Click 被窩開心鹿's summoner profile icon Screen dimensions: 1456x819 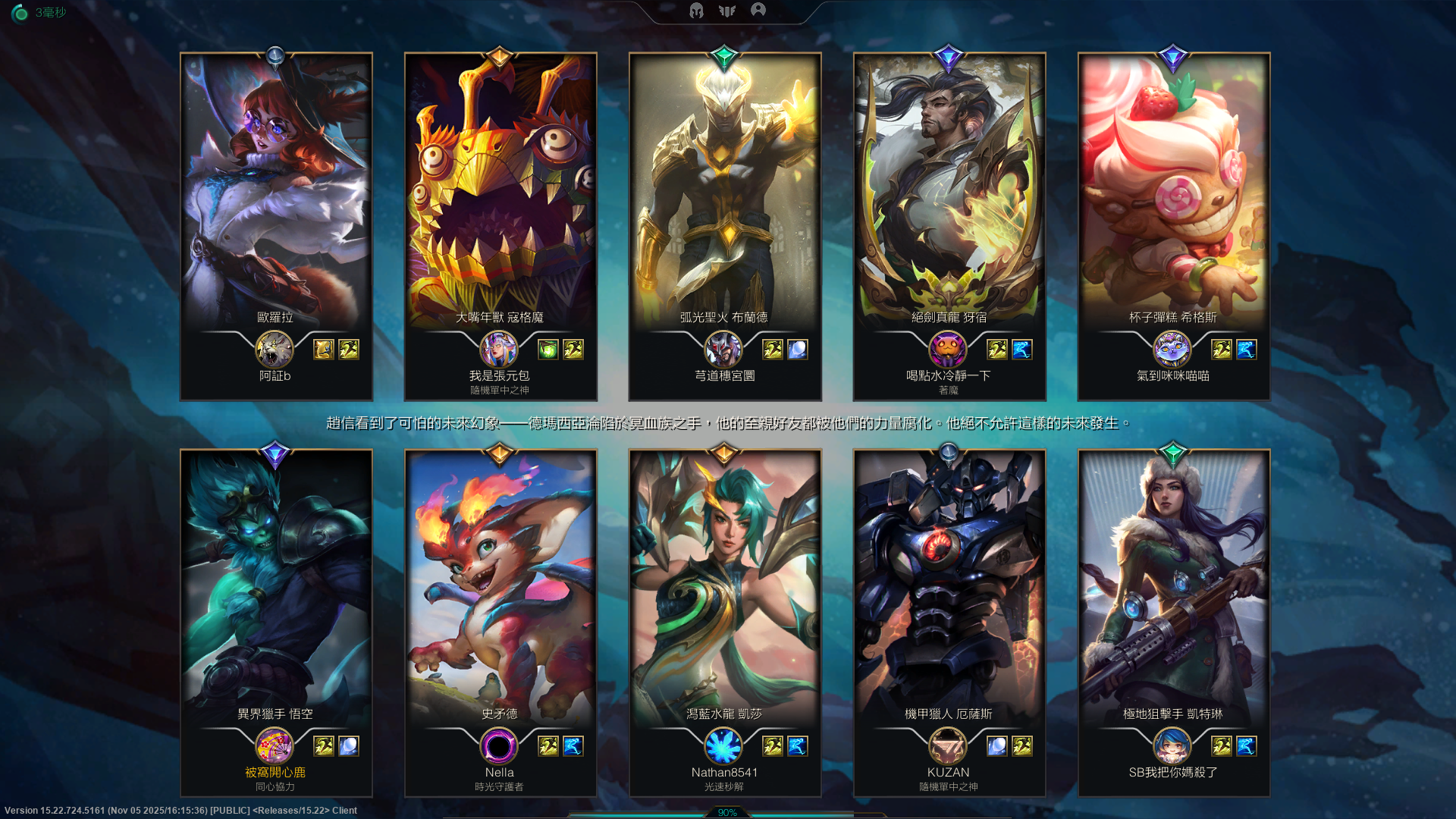pyautogui.click(x=275, y=746)
